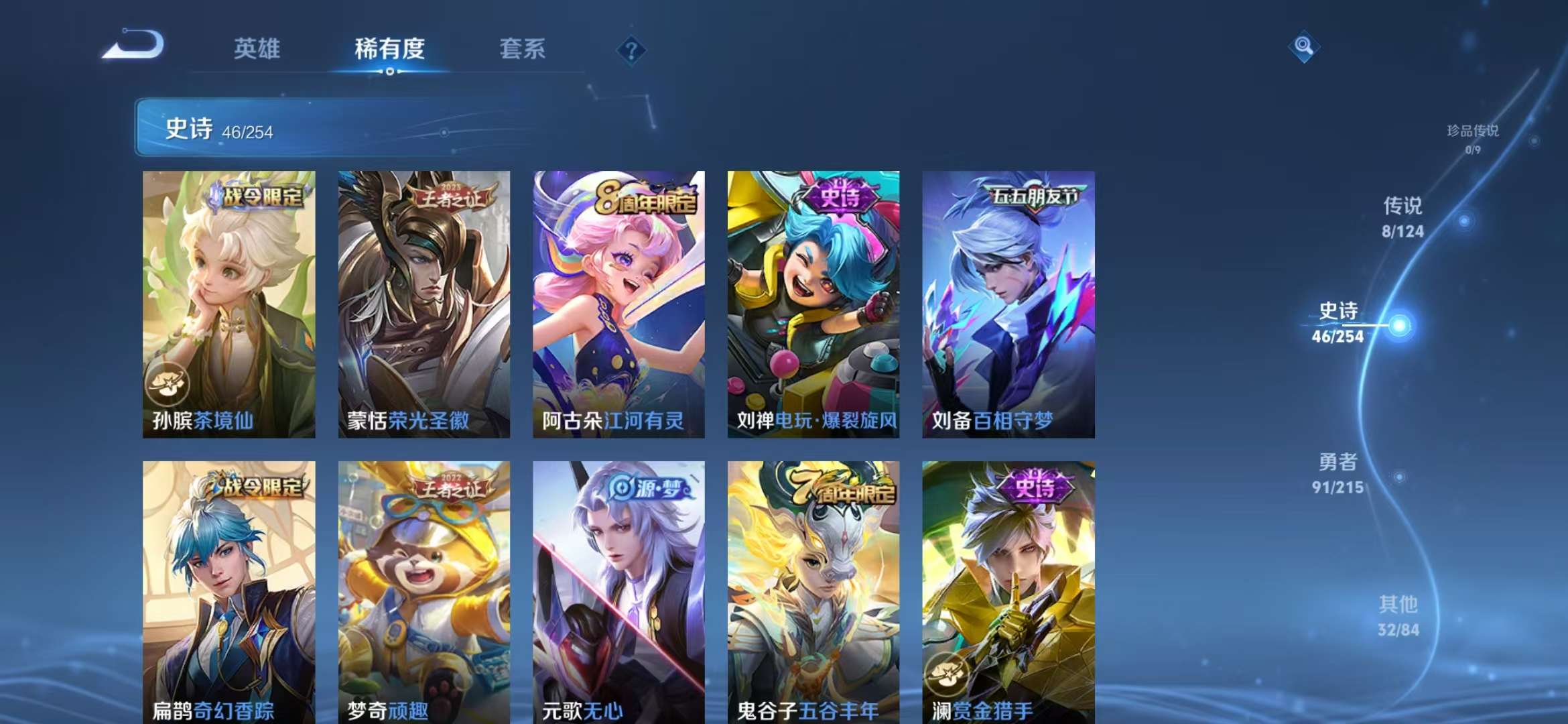
Task: Switch to the 英雄 tab
Action: point(258,49)
